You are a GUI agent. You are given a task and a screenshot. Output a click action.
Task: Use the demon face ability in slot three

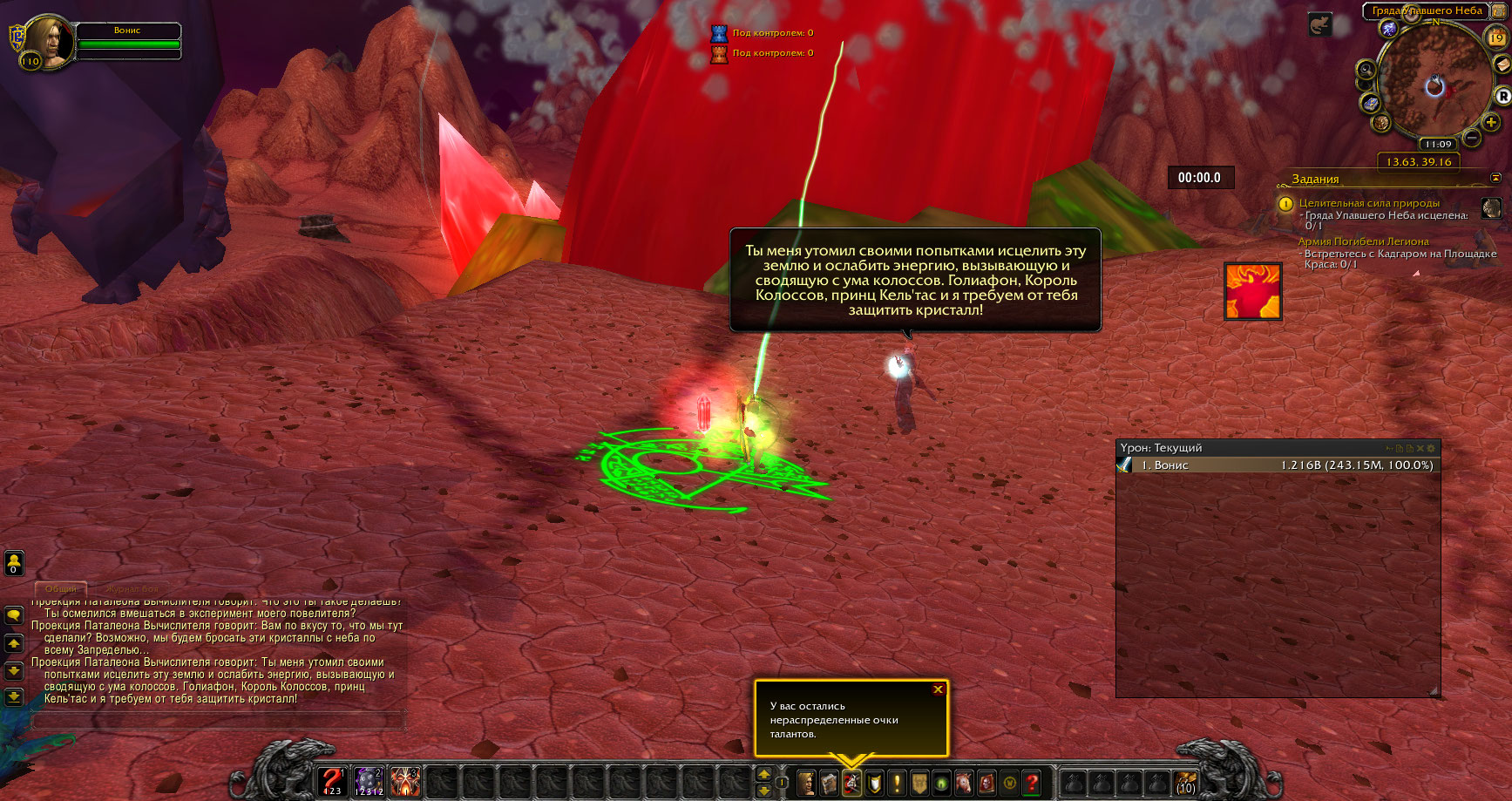[x=405, y=781]
